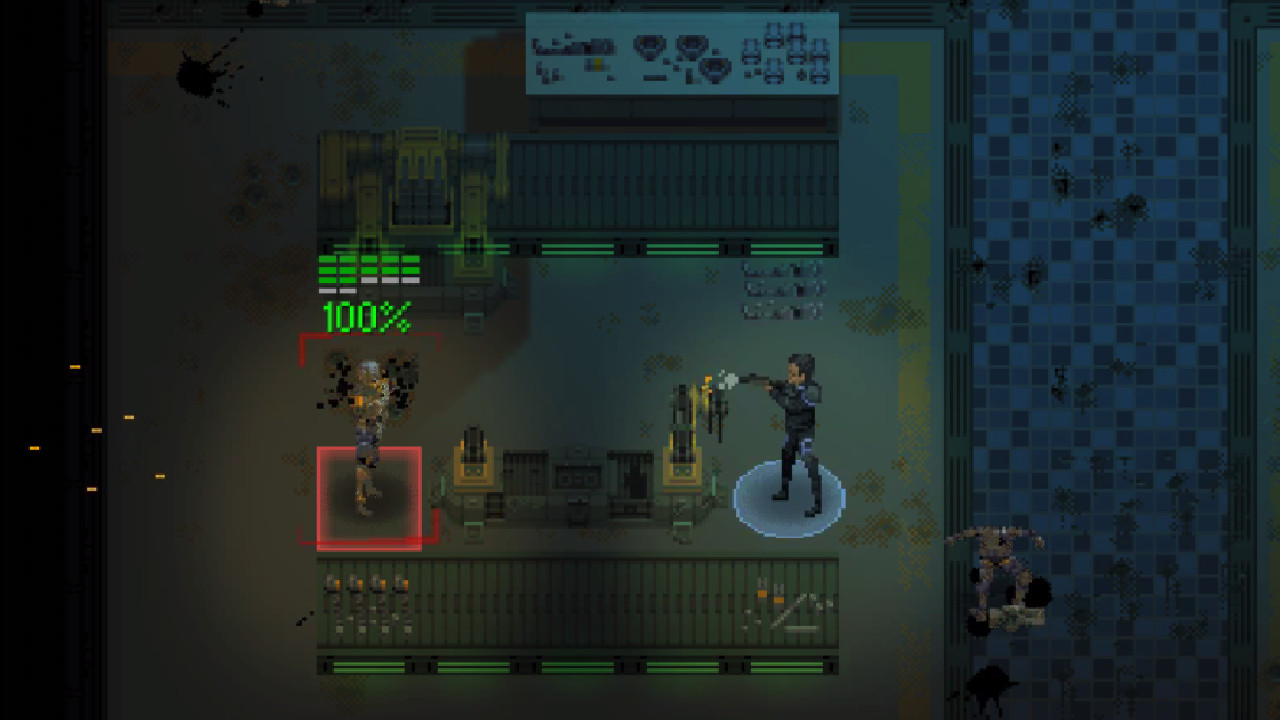Select the targeted mutant enemy

coord(371,430)
